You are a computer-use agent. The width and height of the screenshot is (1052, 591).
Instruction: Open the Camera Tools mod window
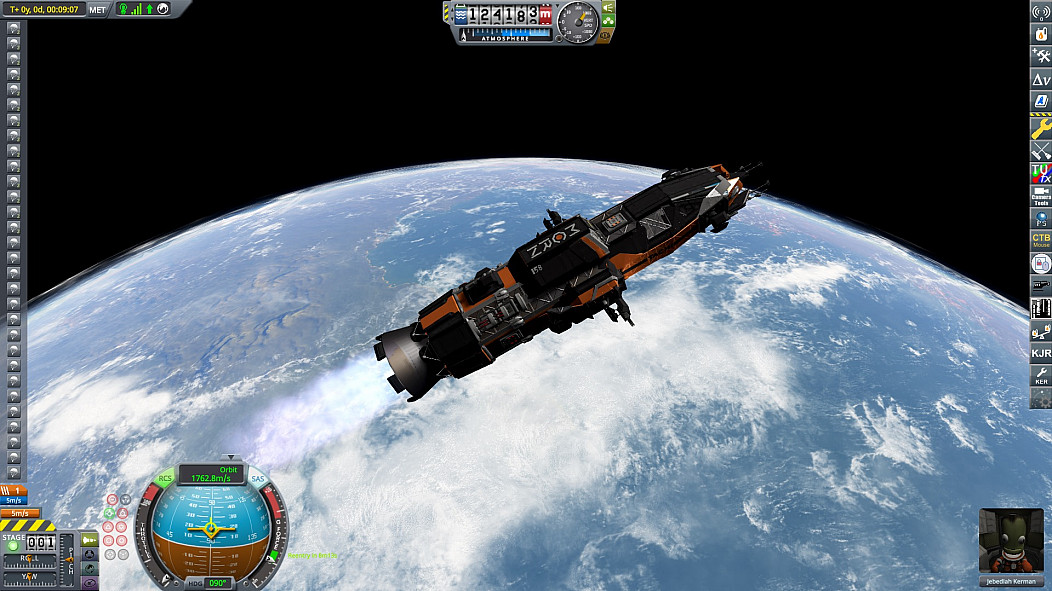click(x=1041, y=194)
